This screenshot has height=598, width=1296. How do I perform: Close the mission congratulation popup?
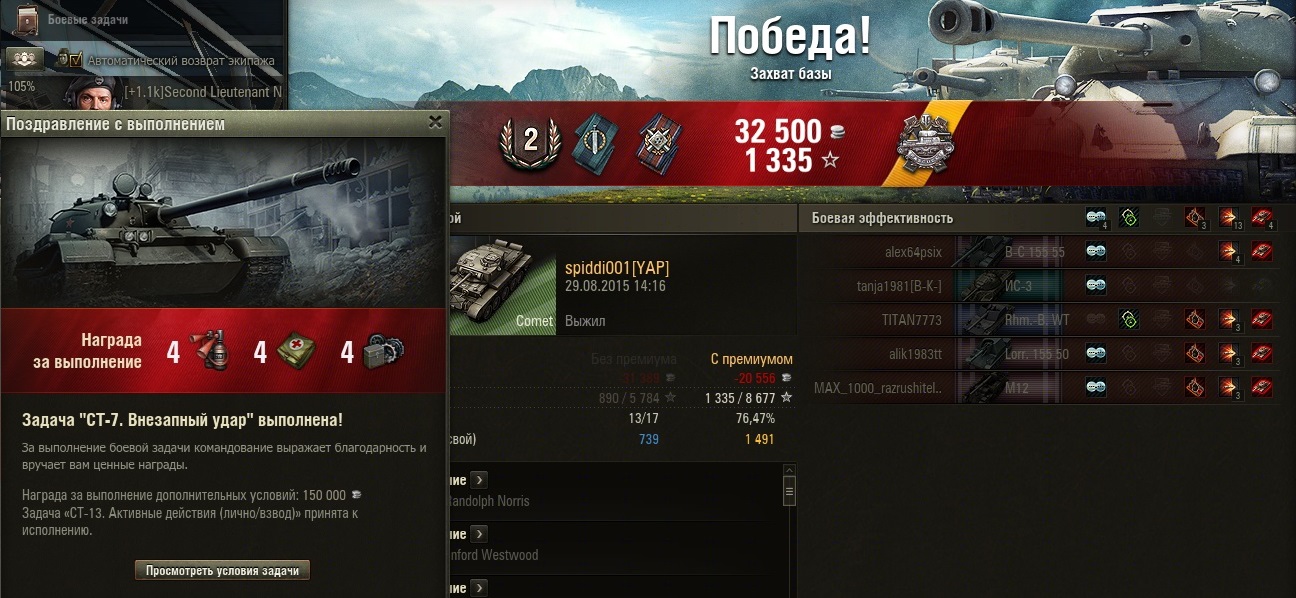tap(435, 122)
